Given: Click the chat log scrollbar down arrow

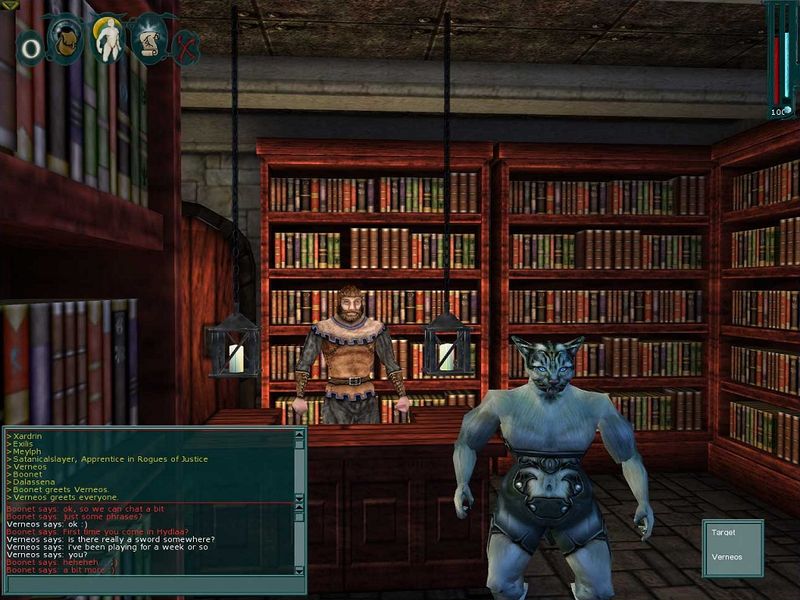Looking at the screenshot, I should point(299,569).
